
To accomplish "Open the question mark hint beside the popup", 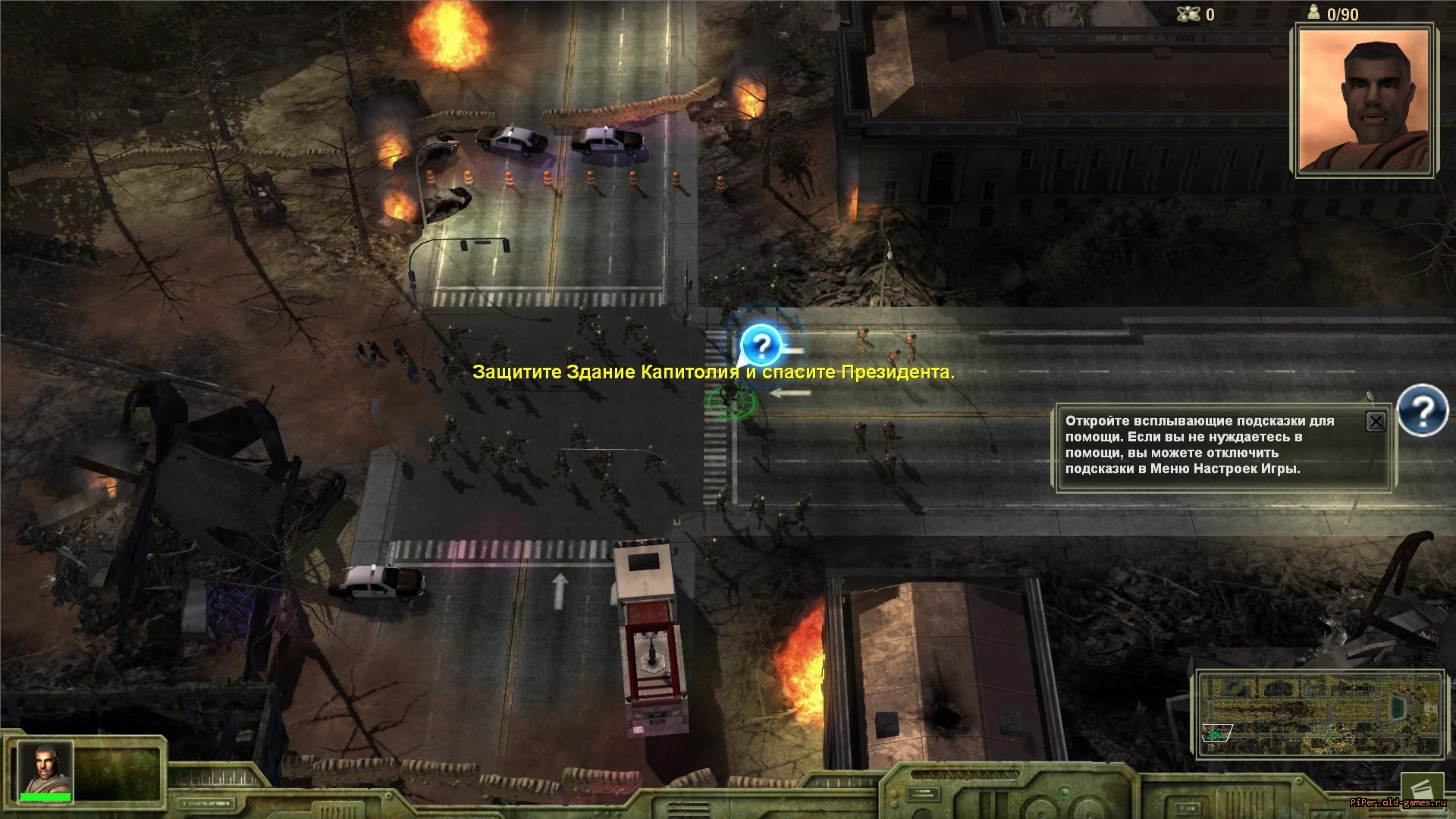I will coord(1423,410).
